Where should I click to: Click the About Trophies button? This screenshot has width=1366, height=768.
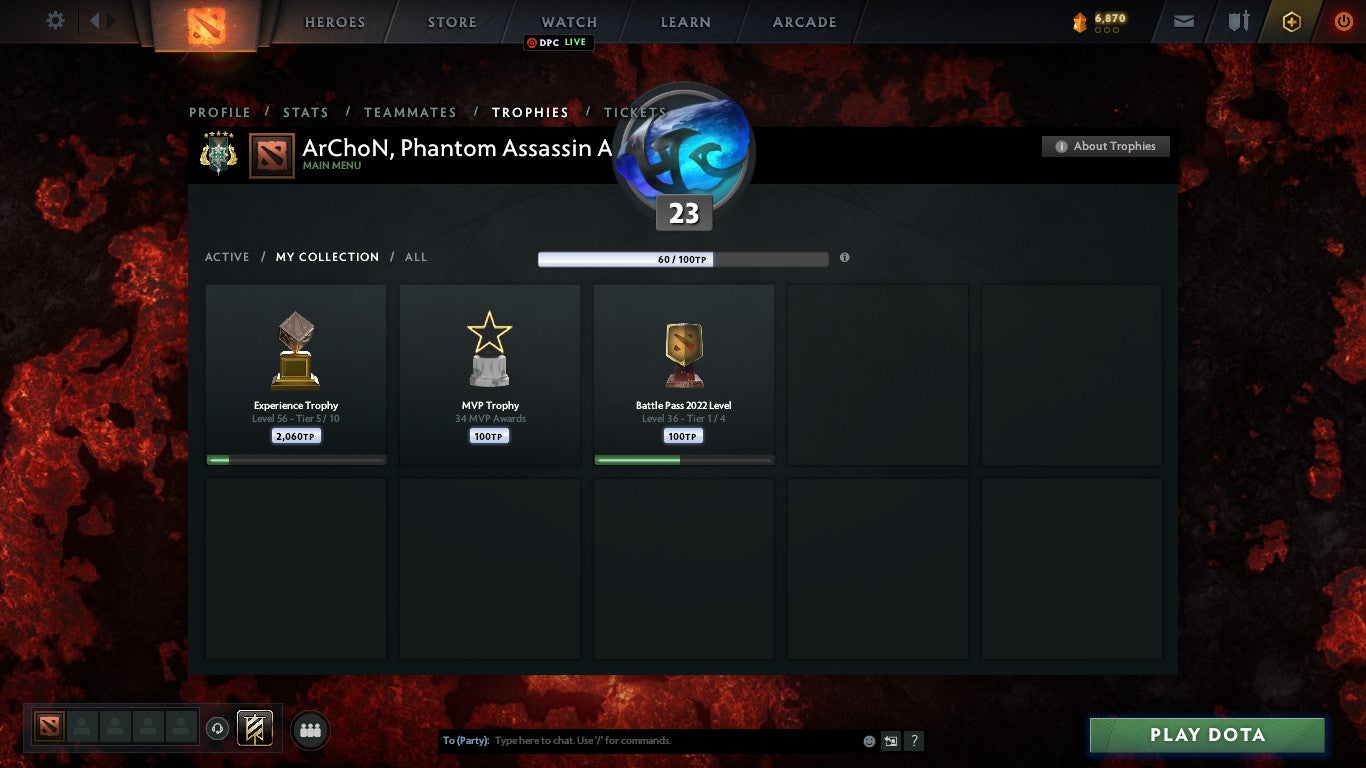[x=1105, y=146]
